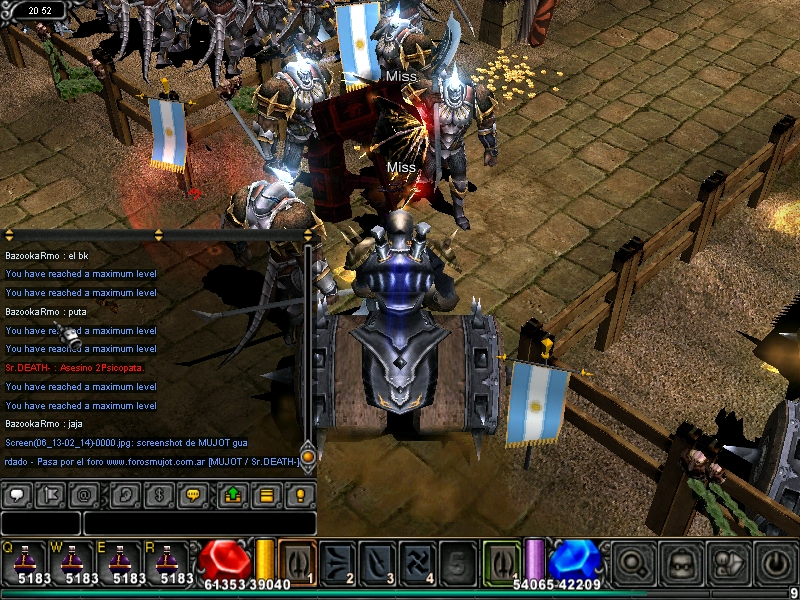
Task: Open the inventory bag button
Action: 680,562
